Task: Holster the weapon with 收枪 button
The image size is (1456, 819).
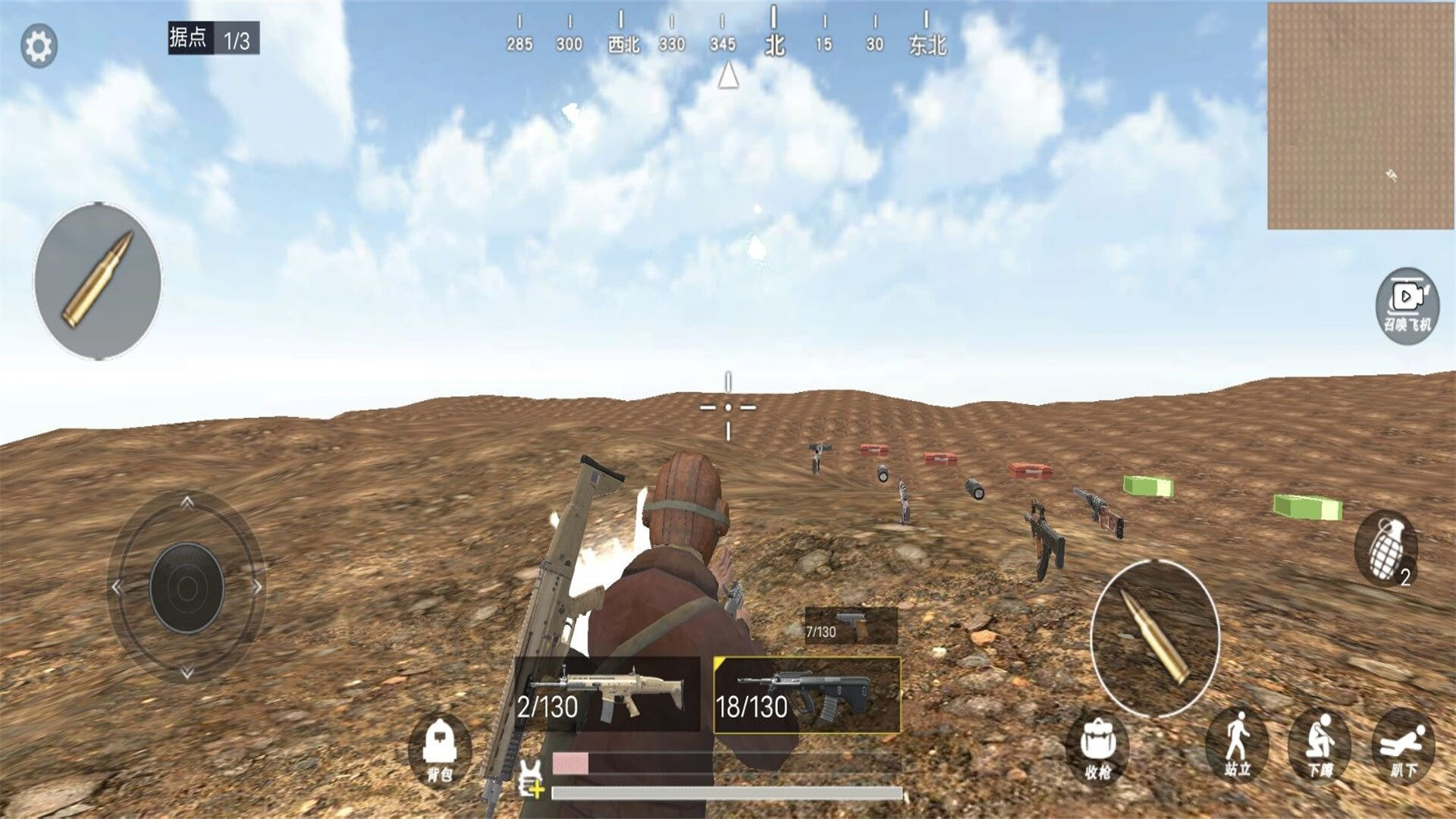Action: click(x=1097, y=748)
